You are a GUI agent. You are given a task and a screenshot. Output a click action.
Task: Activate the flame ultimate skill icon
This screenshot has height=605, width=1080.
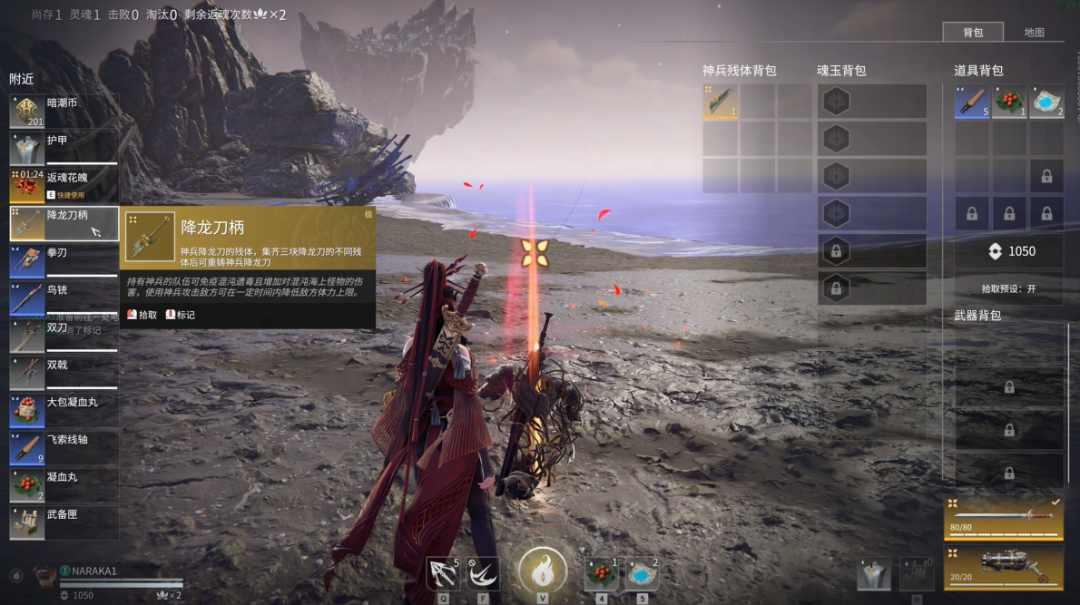tap(542, 573)
